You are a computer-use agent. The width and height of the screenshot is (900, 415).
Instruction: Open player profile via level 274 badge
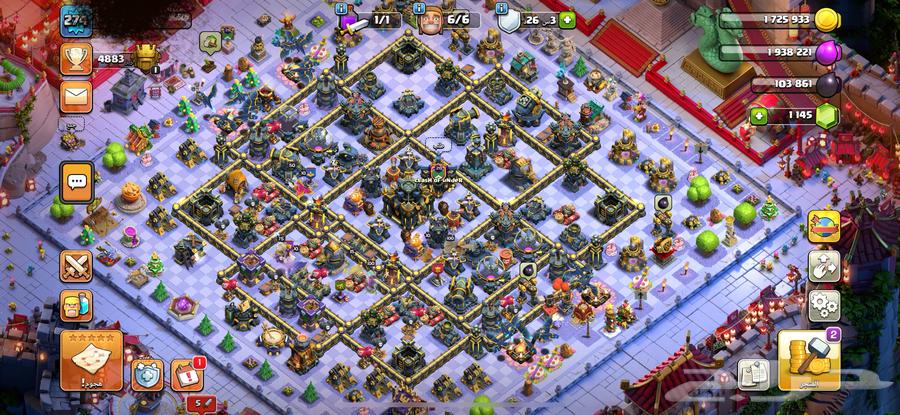click(73, 19)
